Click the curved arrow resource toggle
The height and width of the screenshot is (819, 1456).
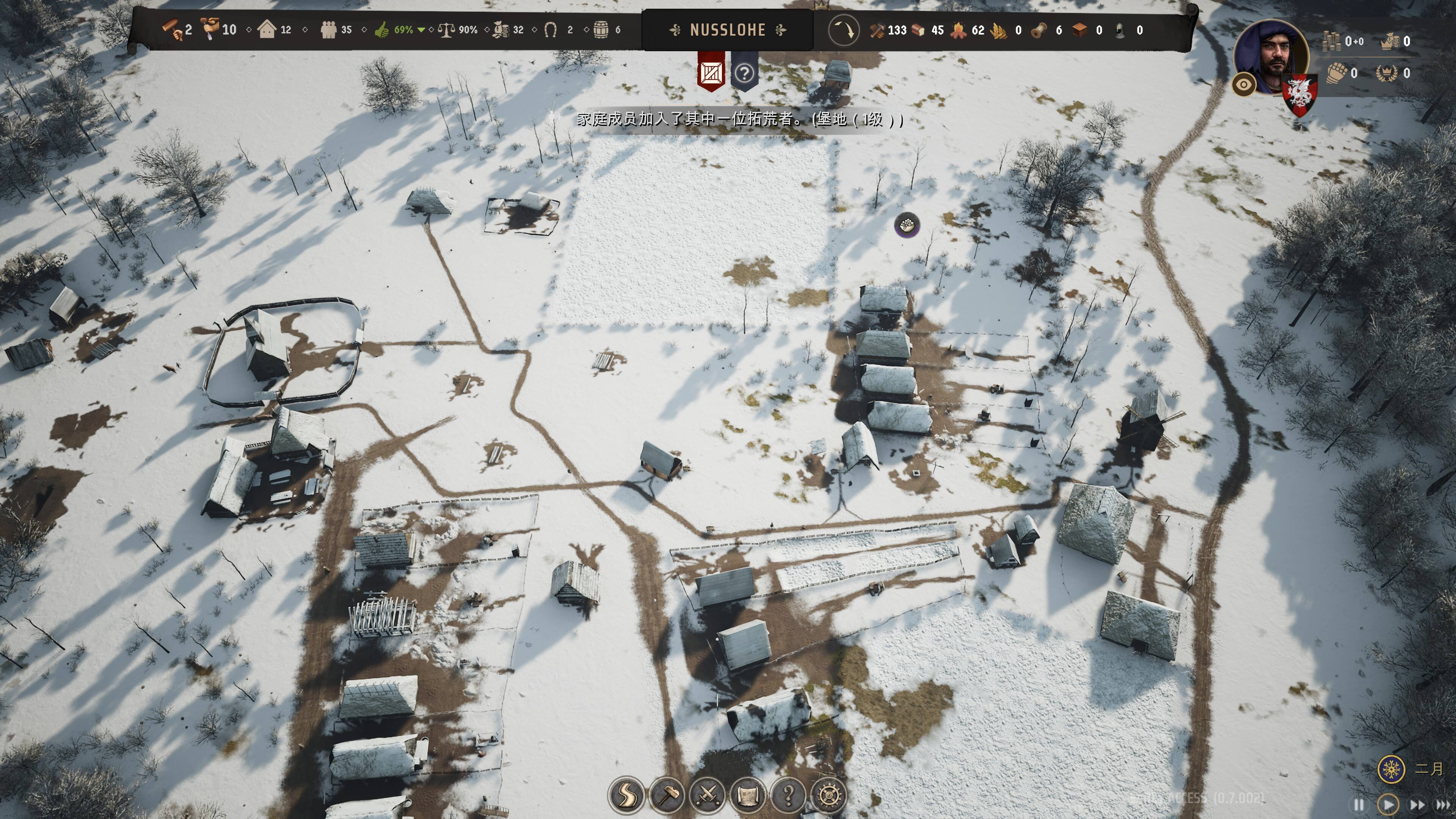click(x=843, y=30)
